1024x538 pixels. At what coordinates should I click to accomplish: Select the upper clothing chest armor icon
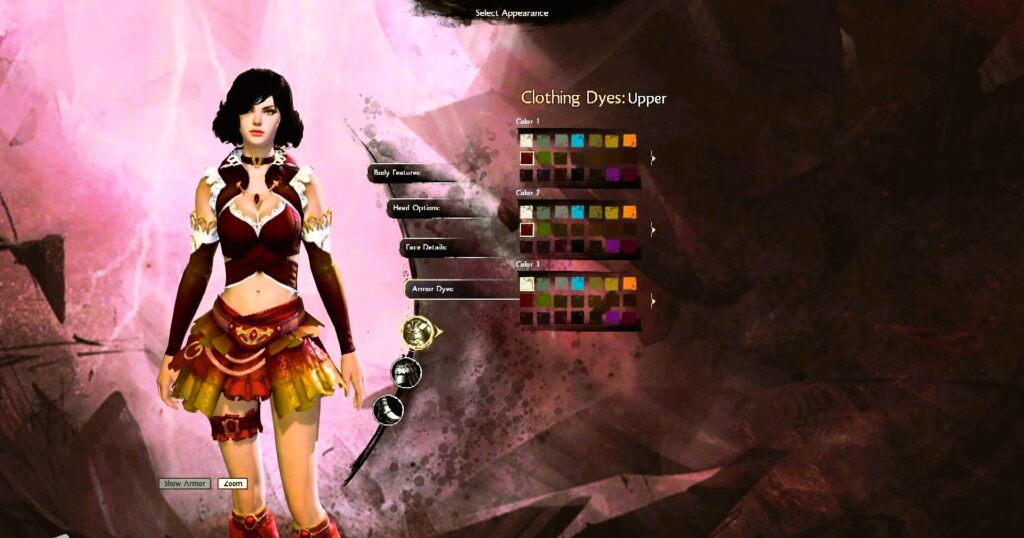pos(416,330)
